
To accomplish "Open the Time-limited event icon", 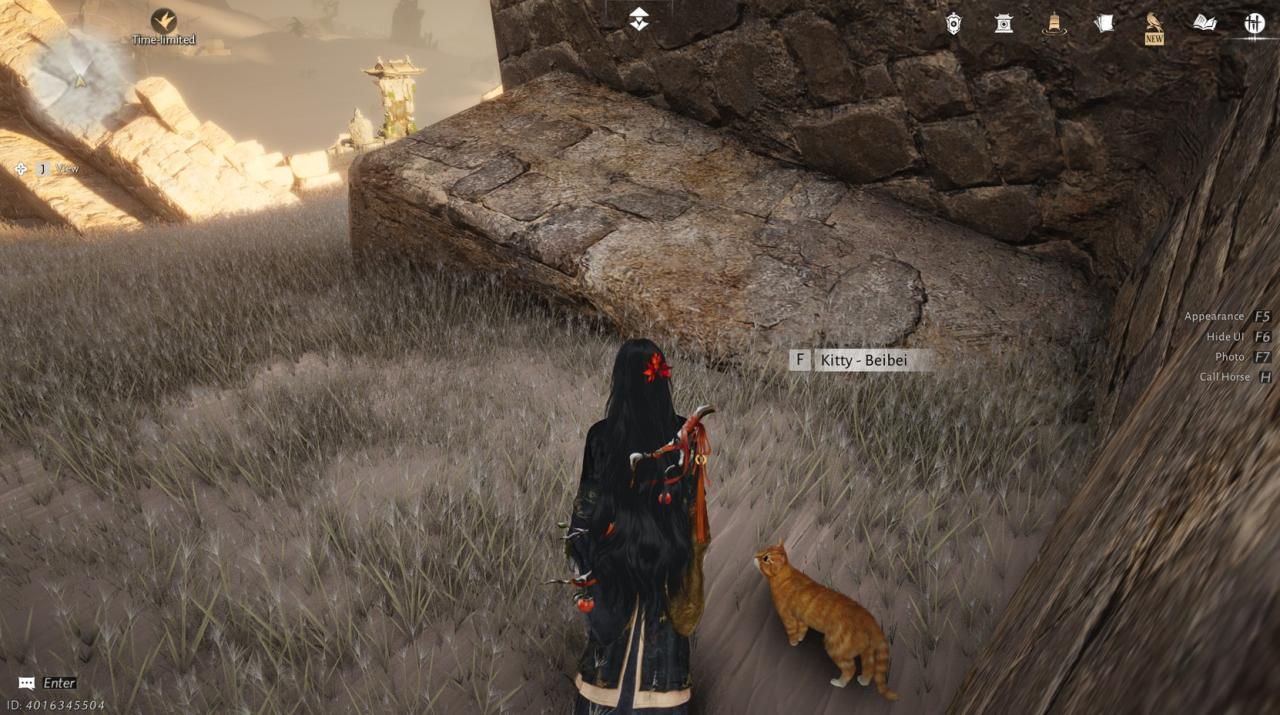I will tap(164, 21).
